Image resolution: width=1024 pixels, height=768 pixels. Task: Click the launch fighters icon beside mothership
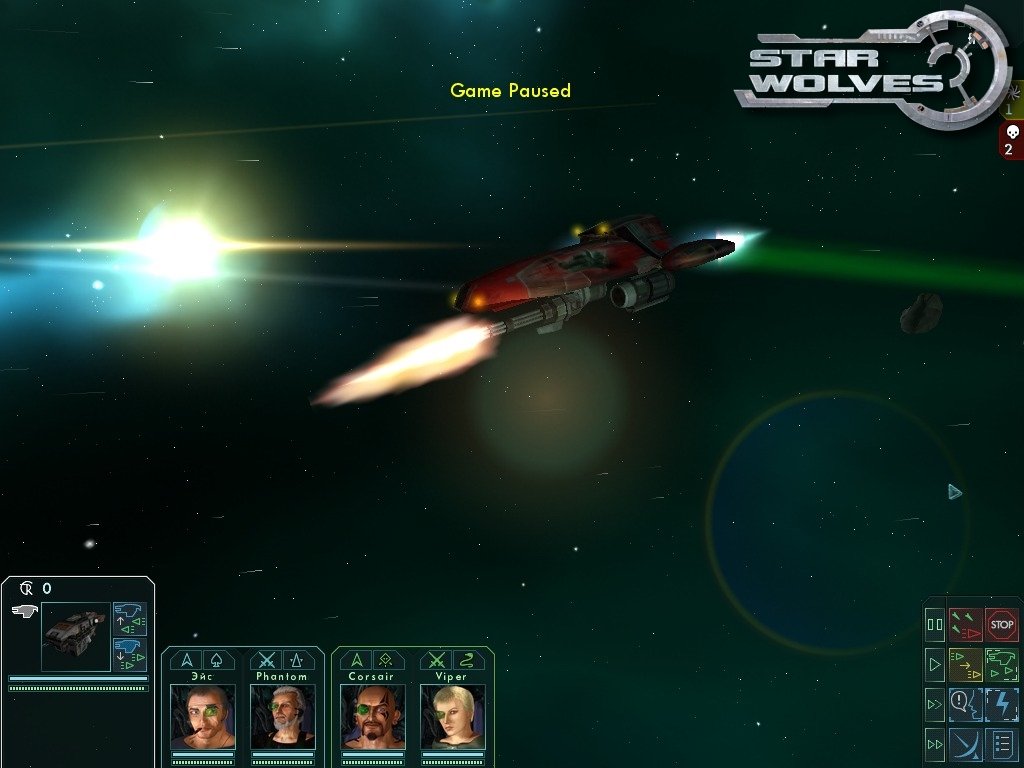(130, 617)
